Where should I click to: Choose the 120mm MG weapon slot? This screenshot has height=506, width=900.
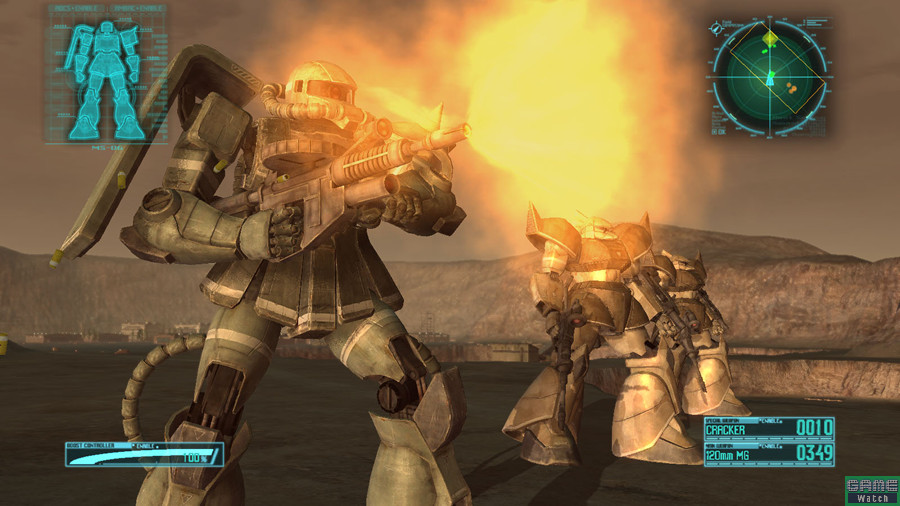point(768,453)
